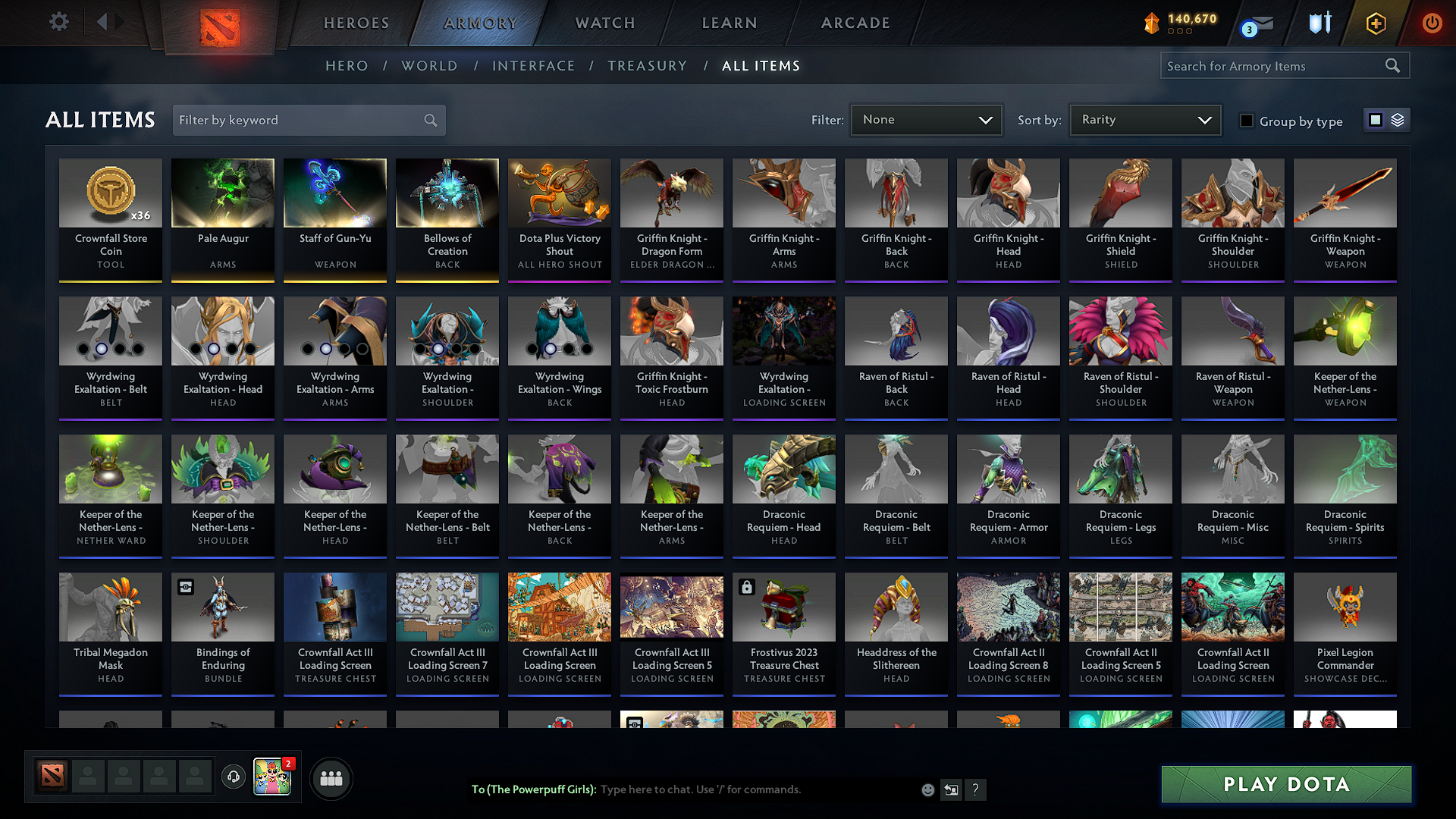This screenshot has height=819, width=1456.
Task: Expand the keyword filter search magnifier
Action: coord(429,120)
